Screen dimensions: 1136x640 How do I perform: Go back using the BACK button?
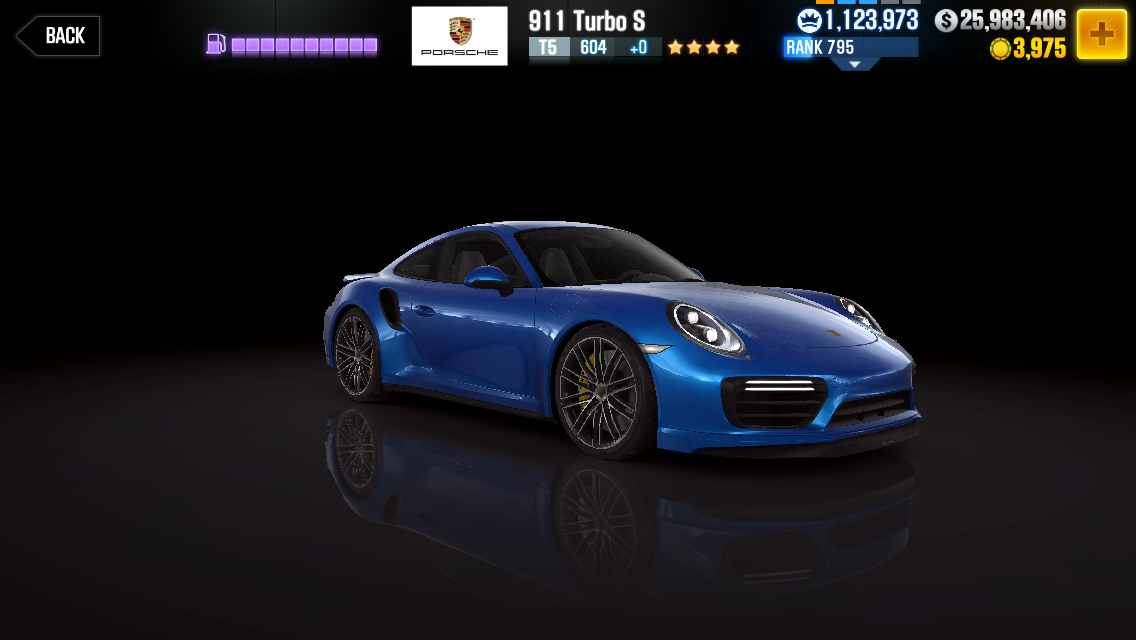59,36
